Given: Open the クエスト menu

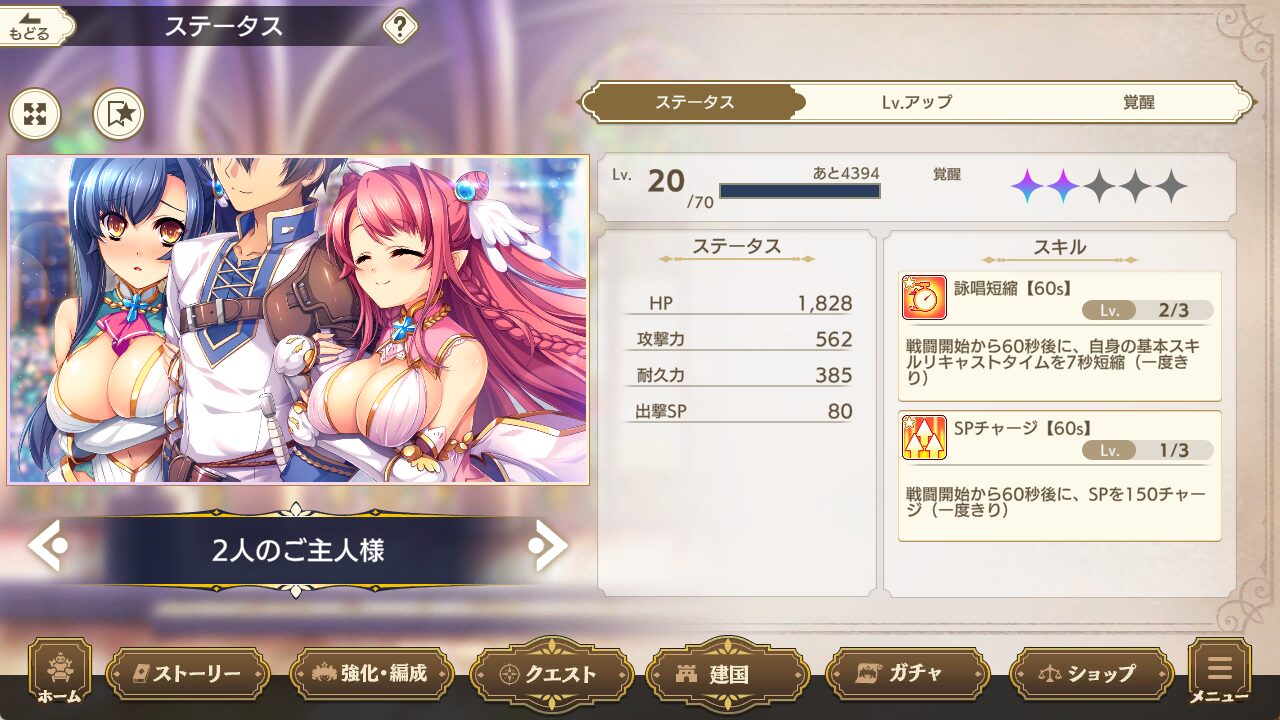Looking at the screenshot, I should click(550, 674).
